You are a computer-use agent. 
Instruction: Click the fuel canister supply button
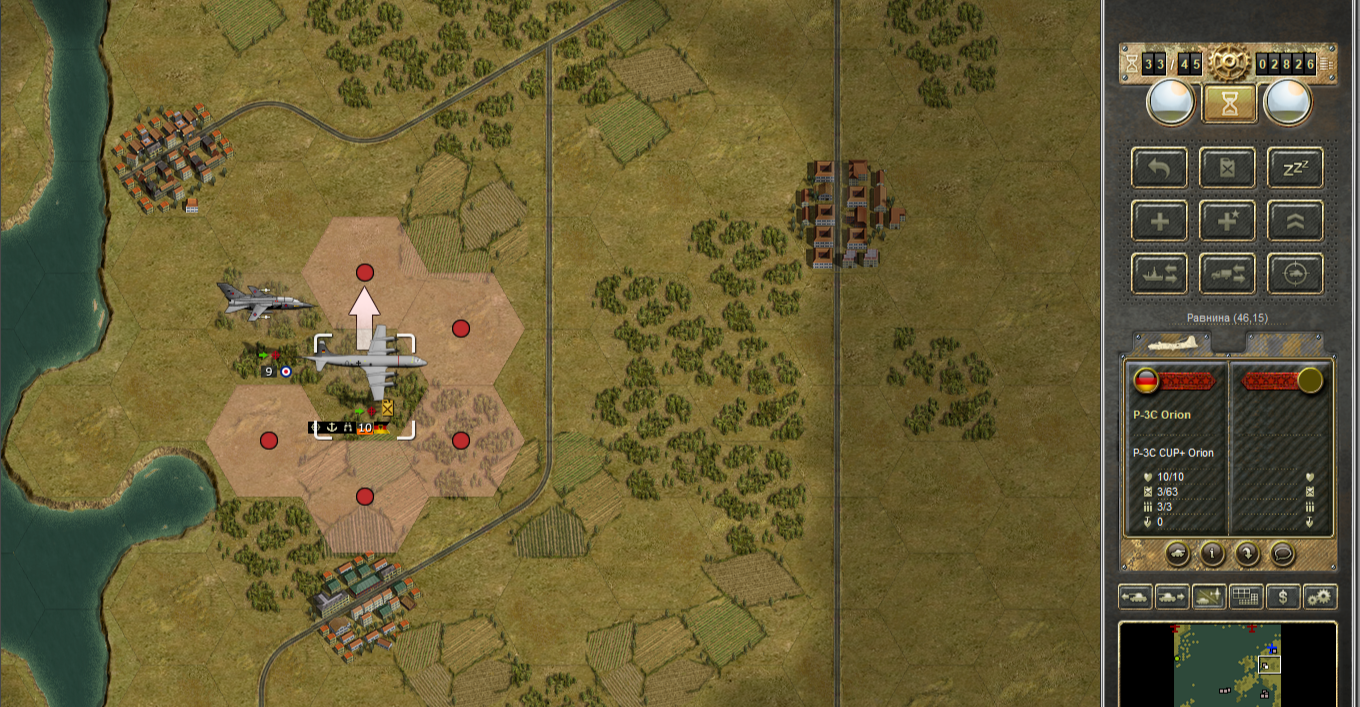pos(1228,168)
